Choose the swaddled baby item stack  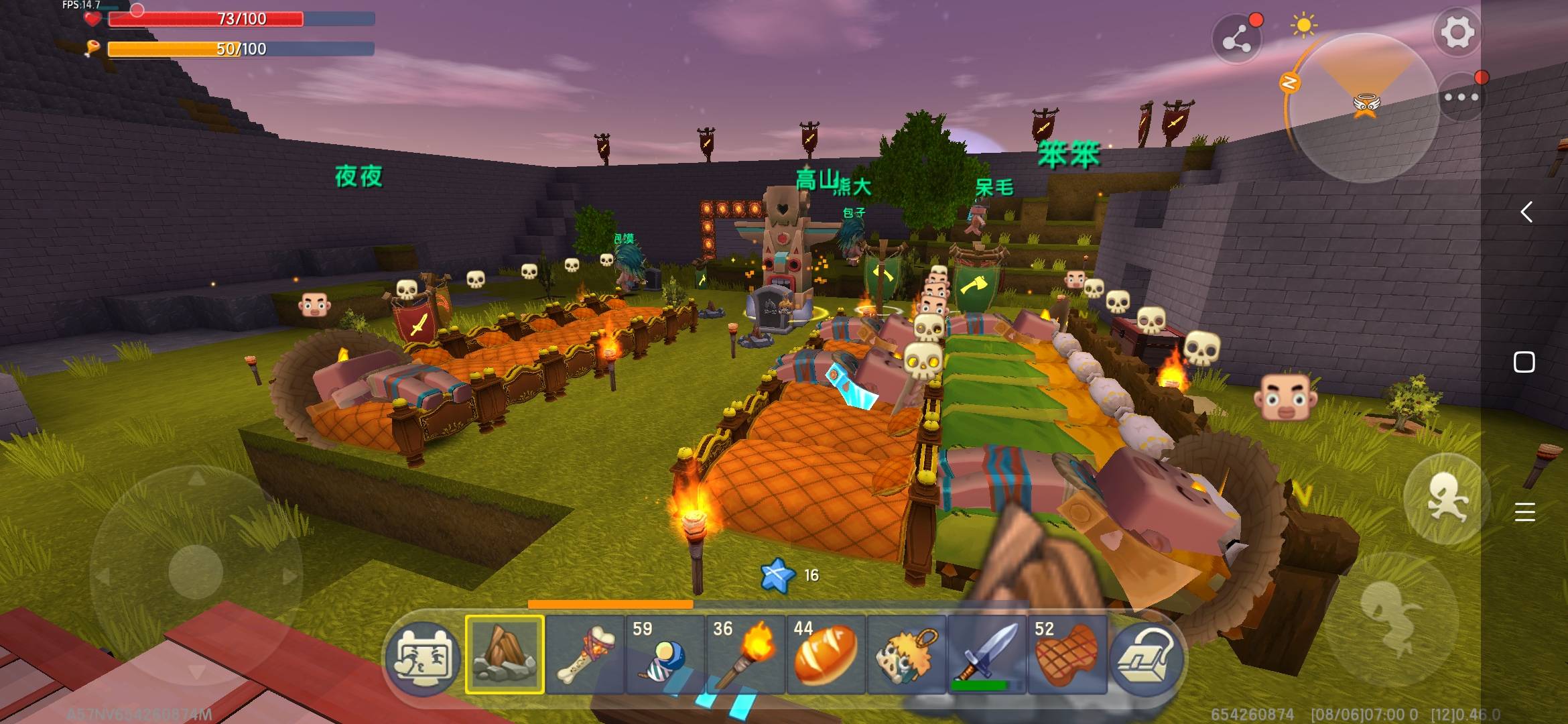pyautogui.click(x=665, y=654)
